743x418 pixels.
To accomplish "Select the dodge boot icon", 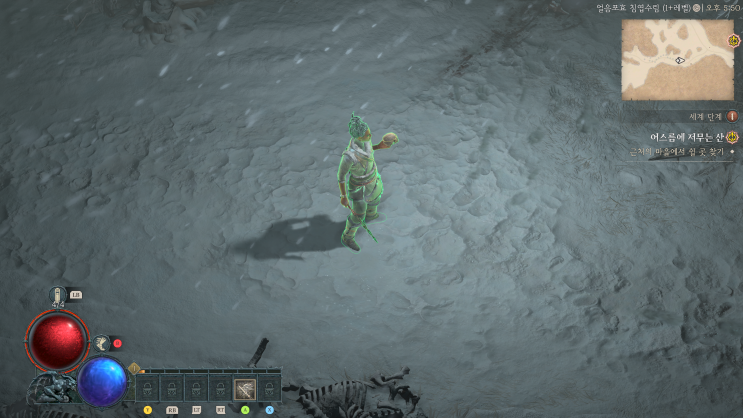I will point(101,343).
